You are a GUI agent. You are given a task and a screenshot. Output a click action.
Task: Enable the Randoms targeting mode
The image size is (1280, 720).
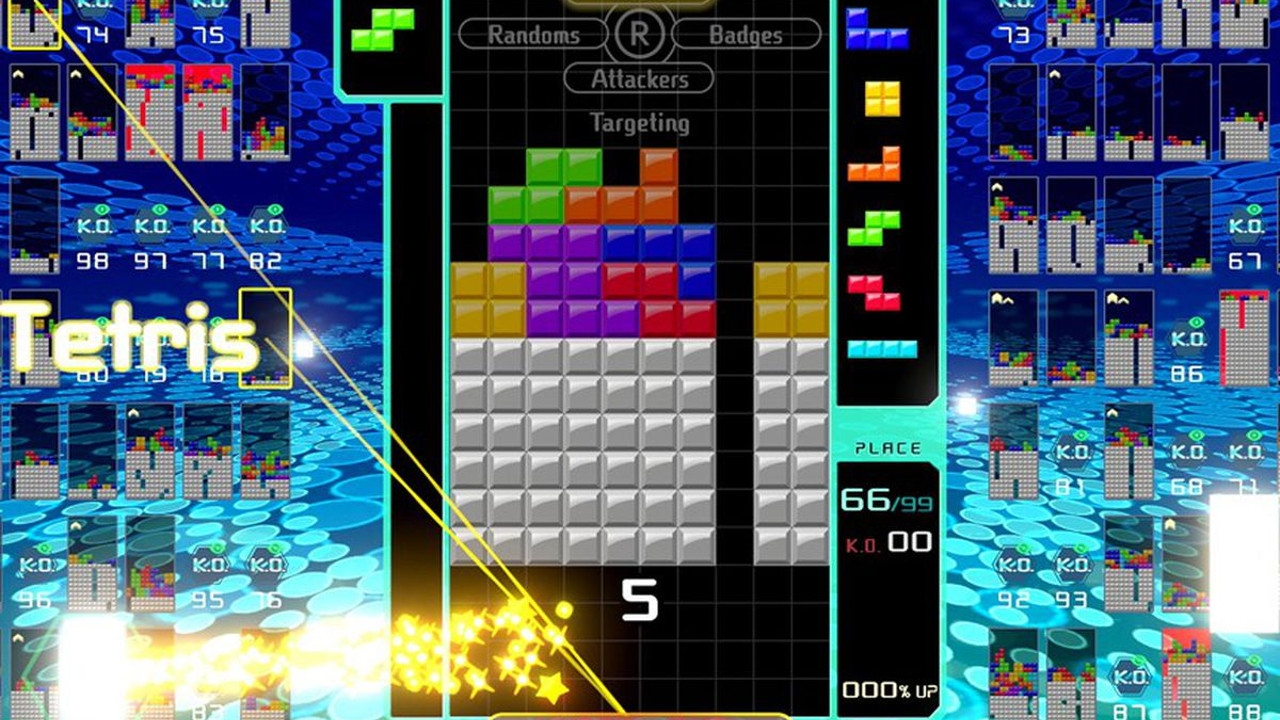(x=534, y=35)
